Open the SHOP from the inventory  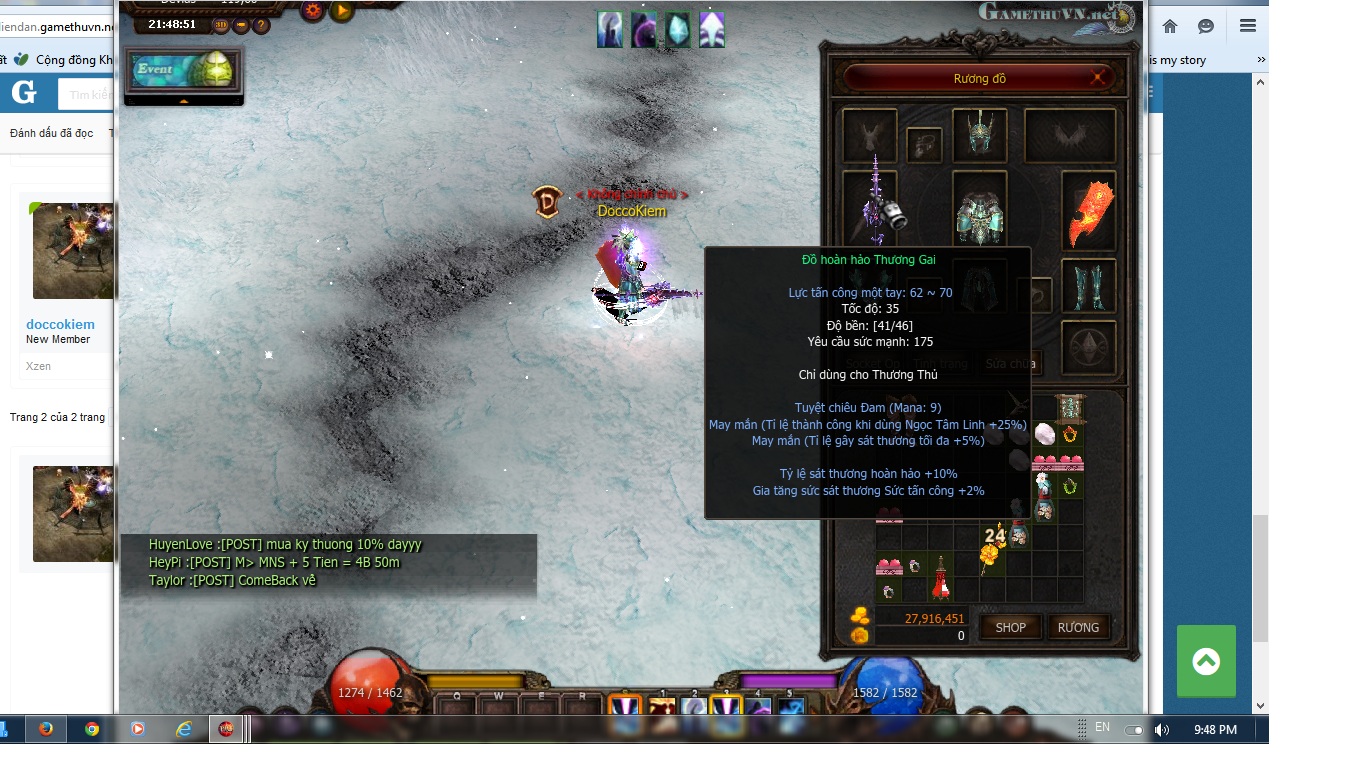(x=1010, y=627)
